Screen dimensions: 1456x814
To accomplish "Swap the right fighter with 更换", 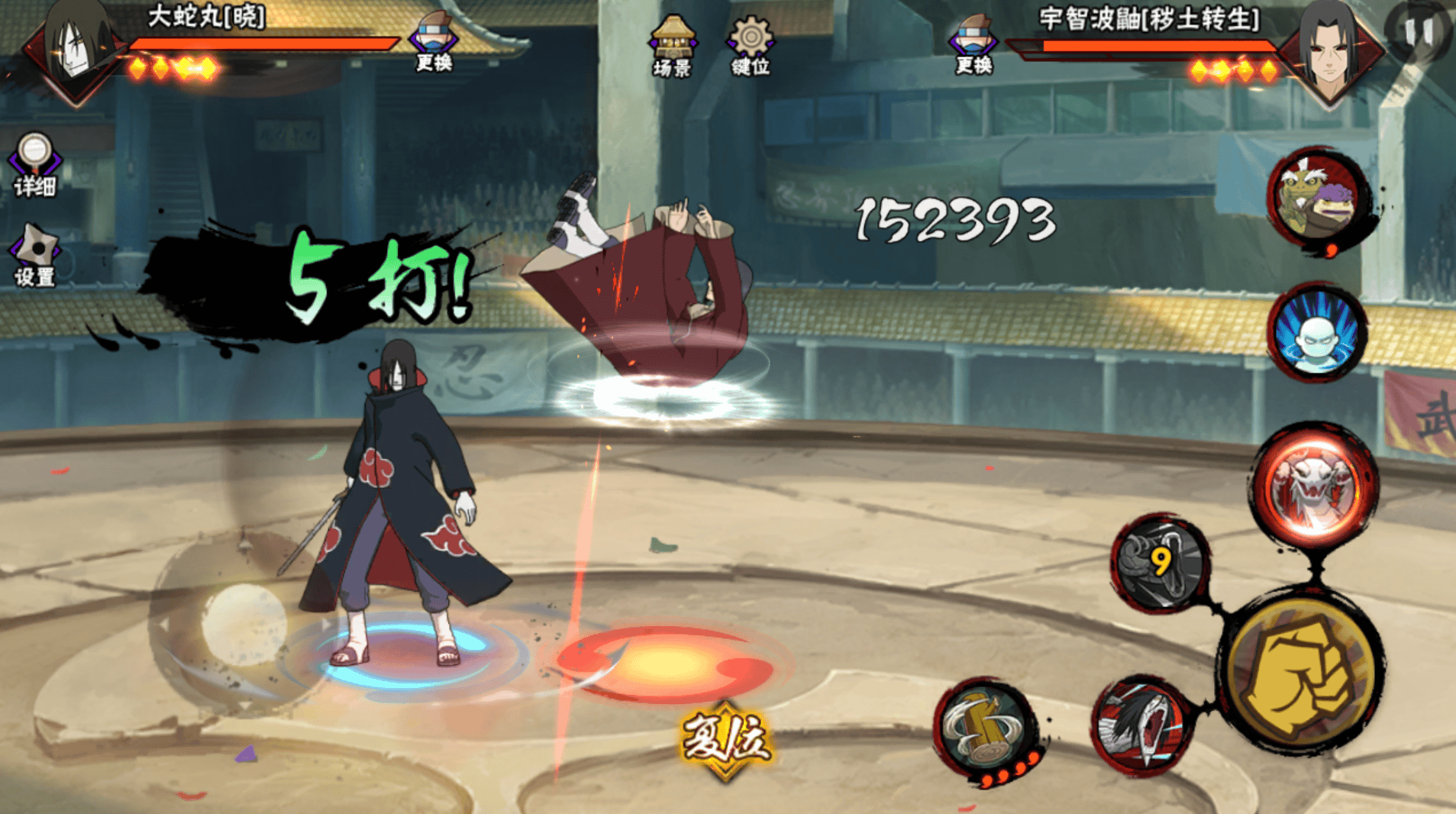I will (x=973, y=44).
